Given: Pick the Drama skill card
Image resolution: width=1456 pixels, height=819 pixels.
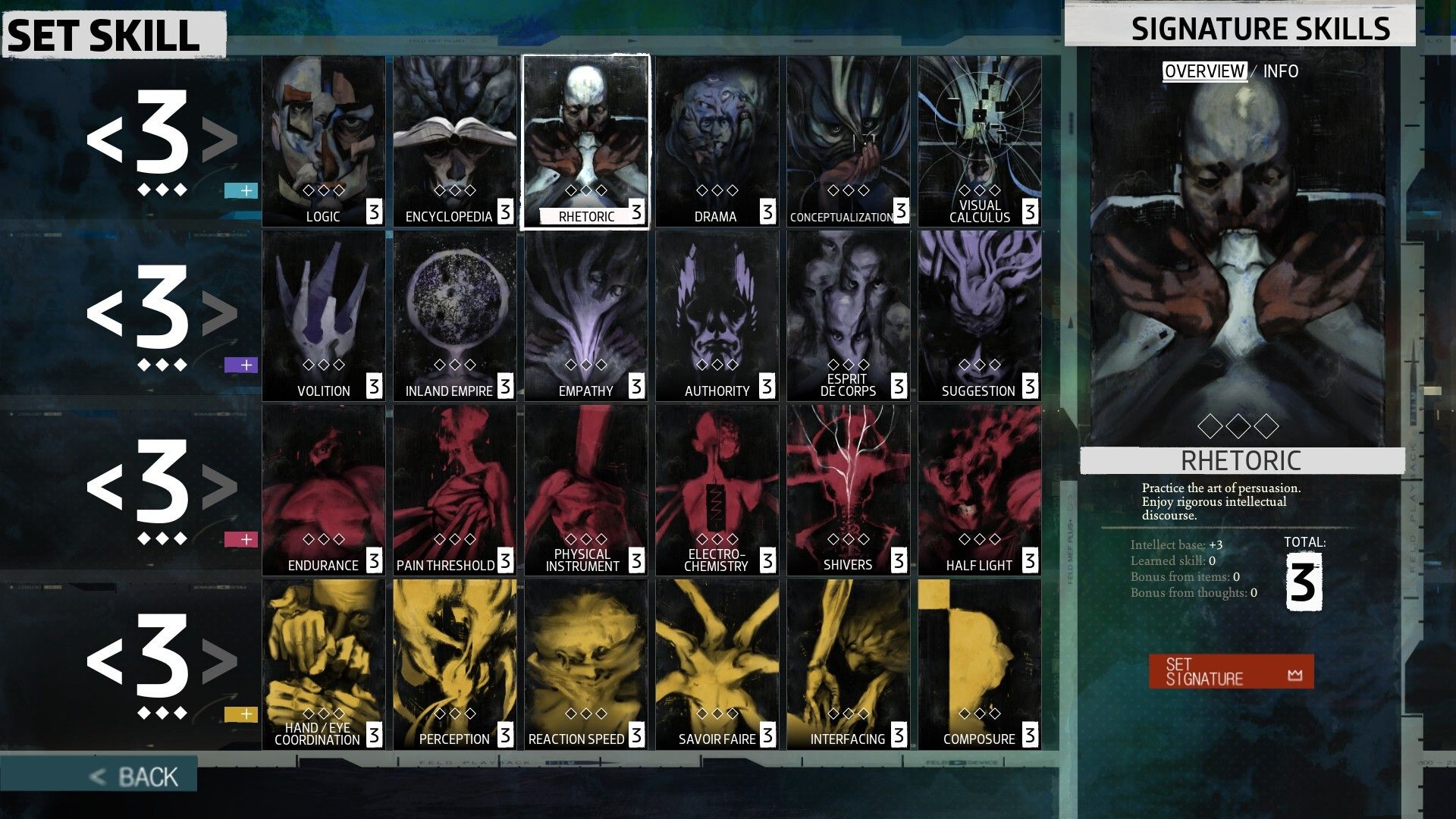Looking at the screenshot, I should click(717, 141).
